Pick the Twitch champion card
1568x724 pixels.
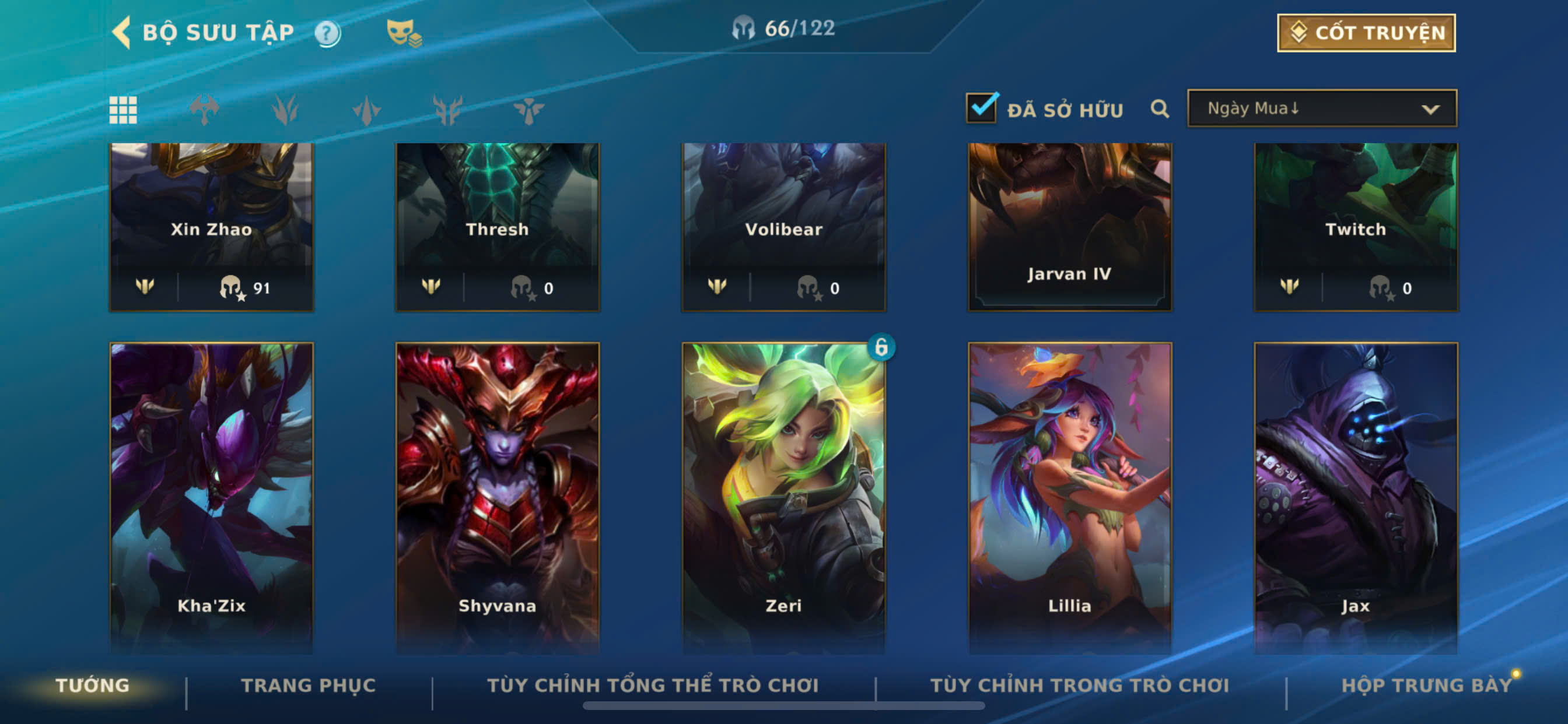pyautogui.click(x=1356, y=226)
